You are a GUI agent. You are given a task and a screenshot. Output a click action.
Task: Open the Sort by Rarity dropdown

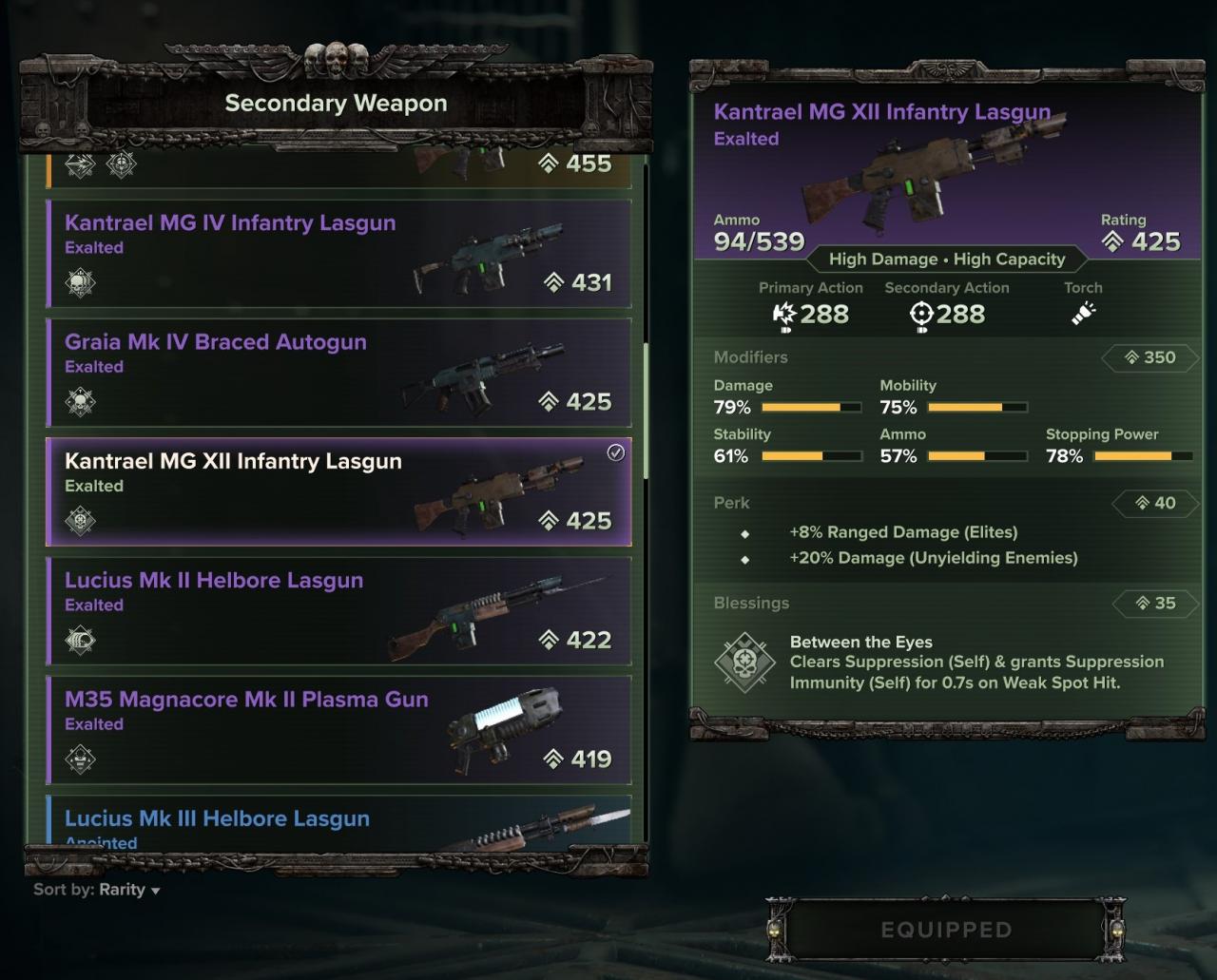[97, 891]
